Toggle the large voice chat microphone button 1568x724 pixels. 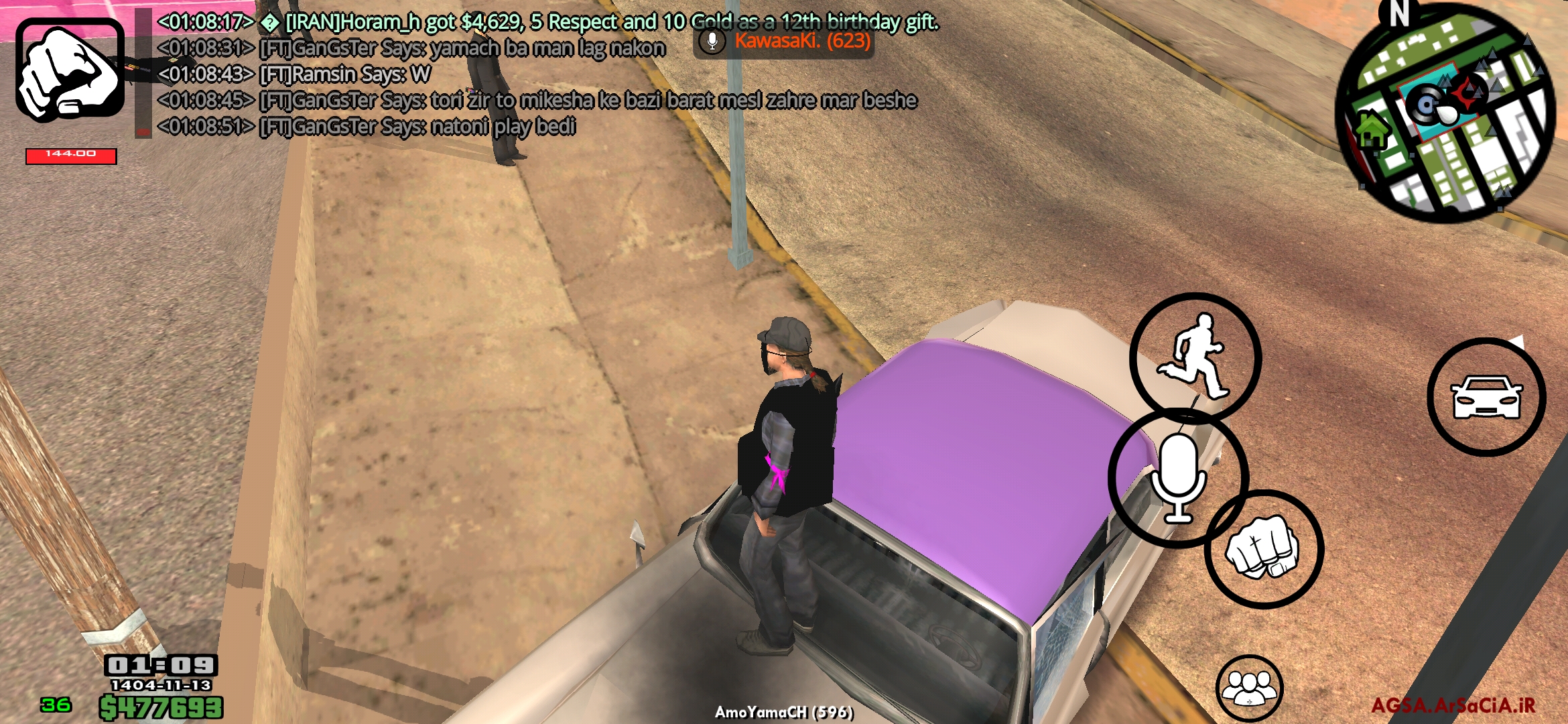tap(1178, 478)
